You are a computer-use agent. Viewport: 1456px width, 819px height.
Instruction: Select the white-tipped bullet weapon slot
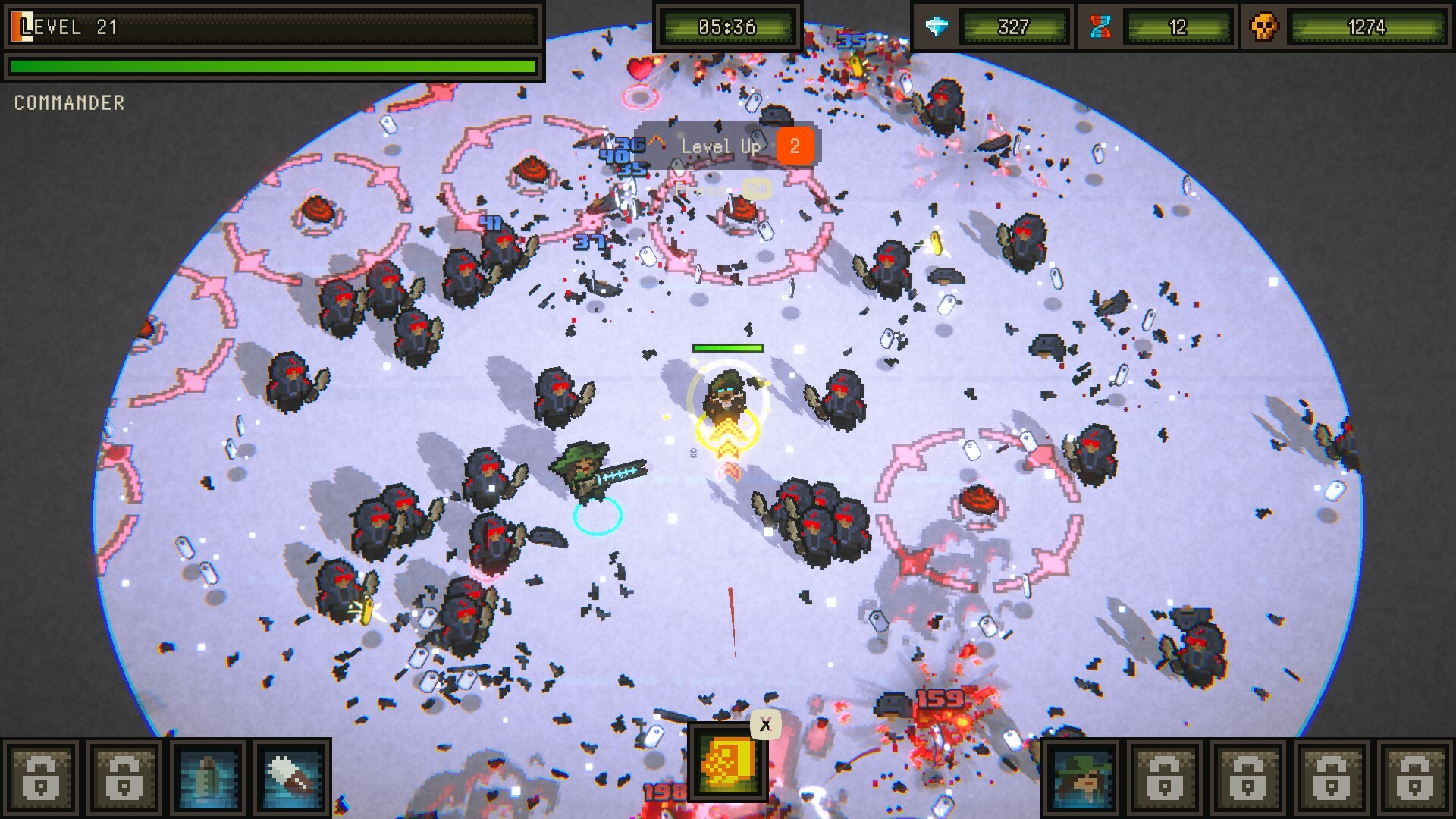pyautogui.click(x=292, y=778)
